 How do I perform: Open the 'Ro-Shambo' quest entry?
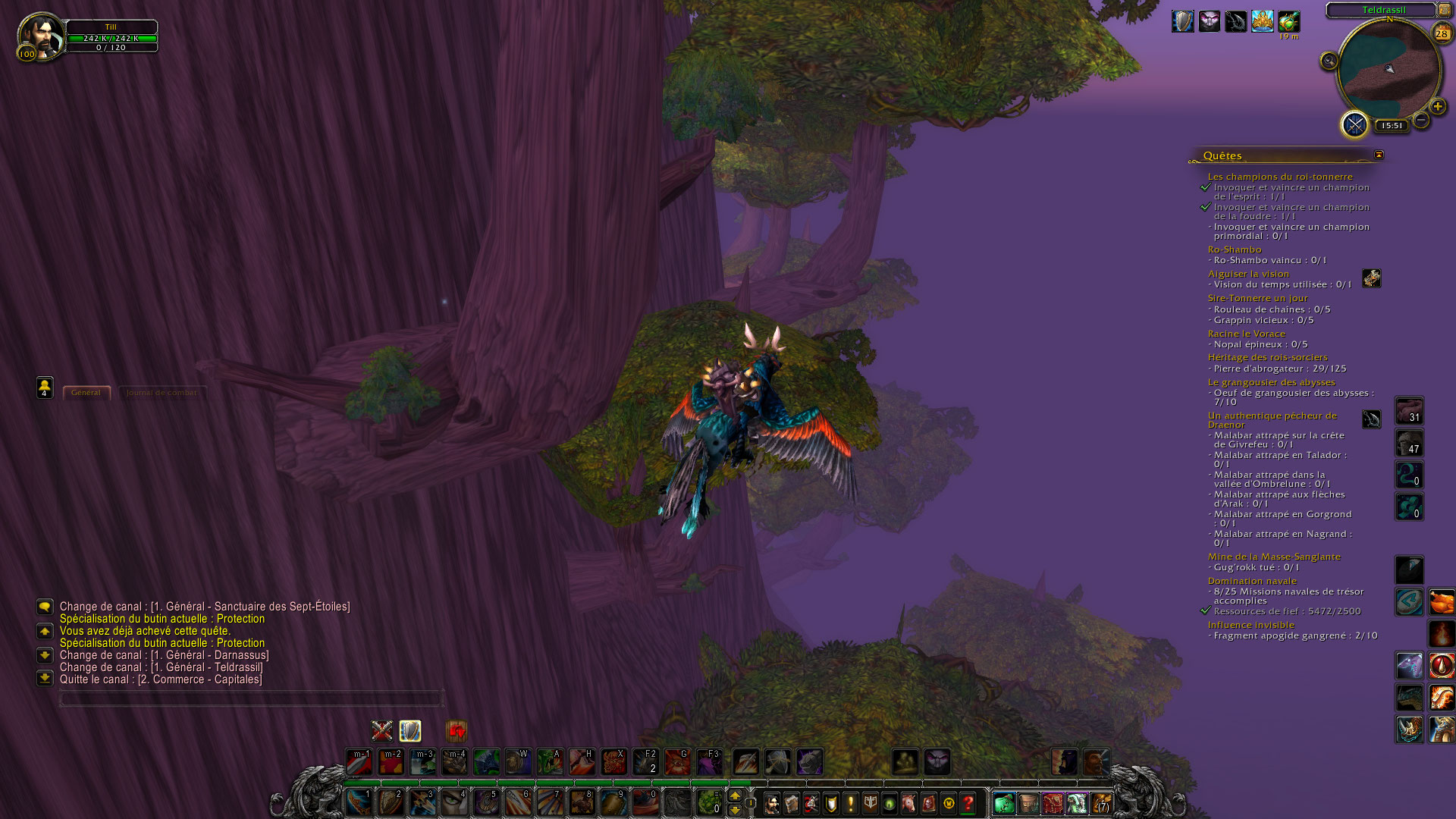click(x=1234, y=249)
